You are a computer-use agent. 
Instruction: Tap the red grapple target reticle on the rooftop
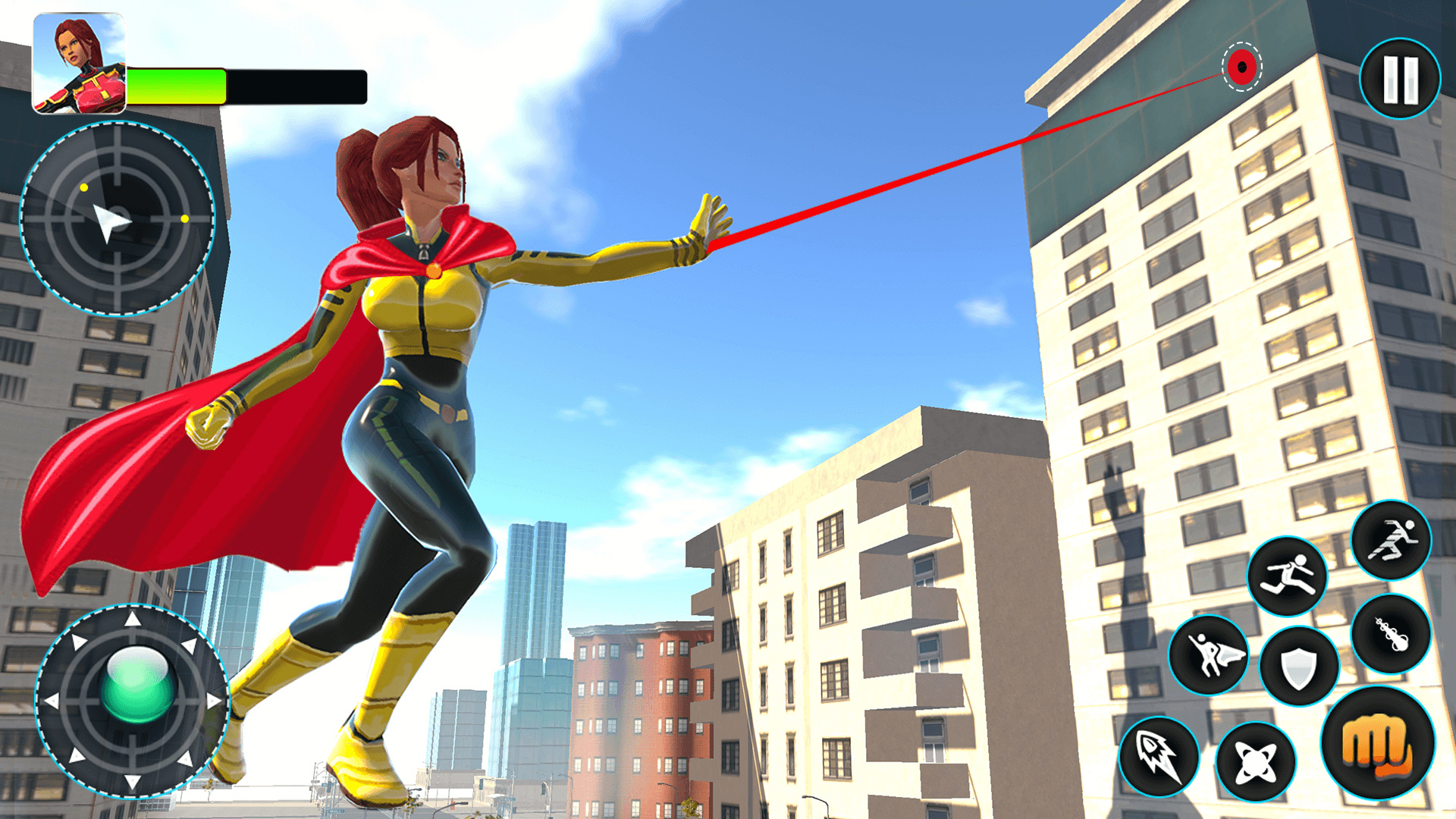point(1241,68)
